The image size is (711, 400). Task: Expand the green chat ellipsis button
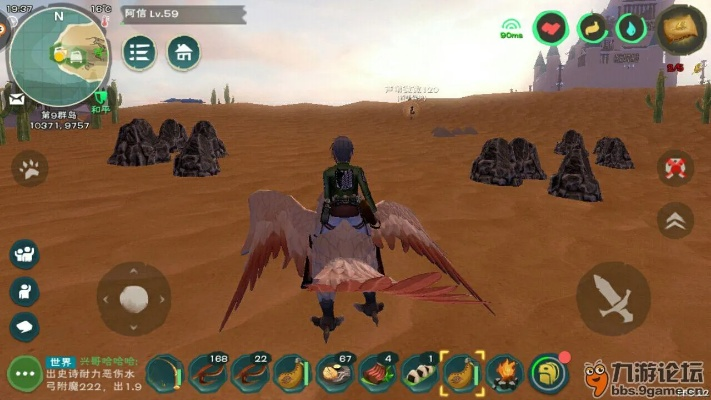(22, 375)
